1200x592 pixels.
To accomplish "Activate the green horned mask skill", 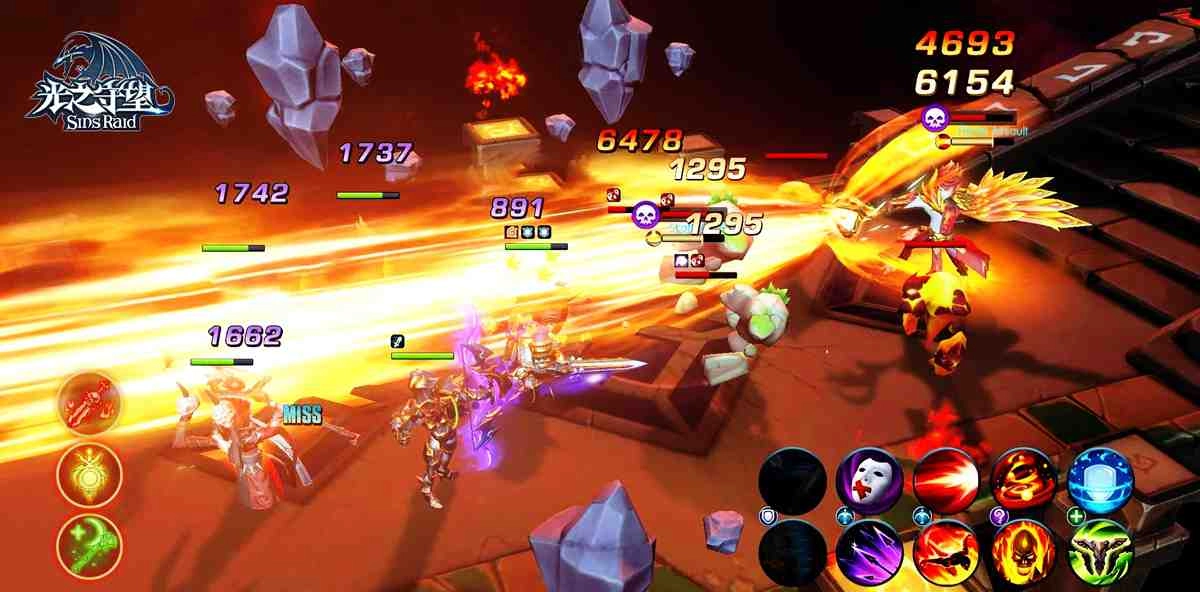I will pos(1100,552).
